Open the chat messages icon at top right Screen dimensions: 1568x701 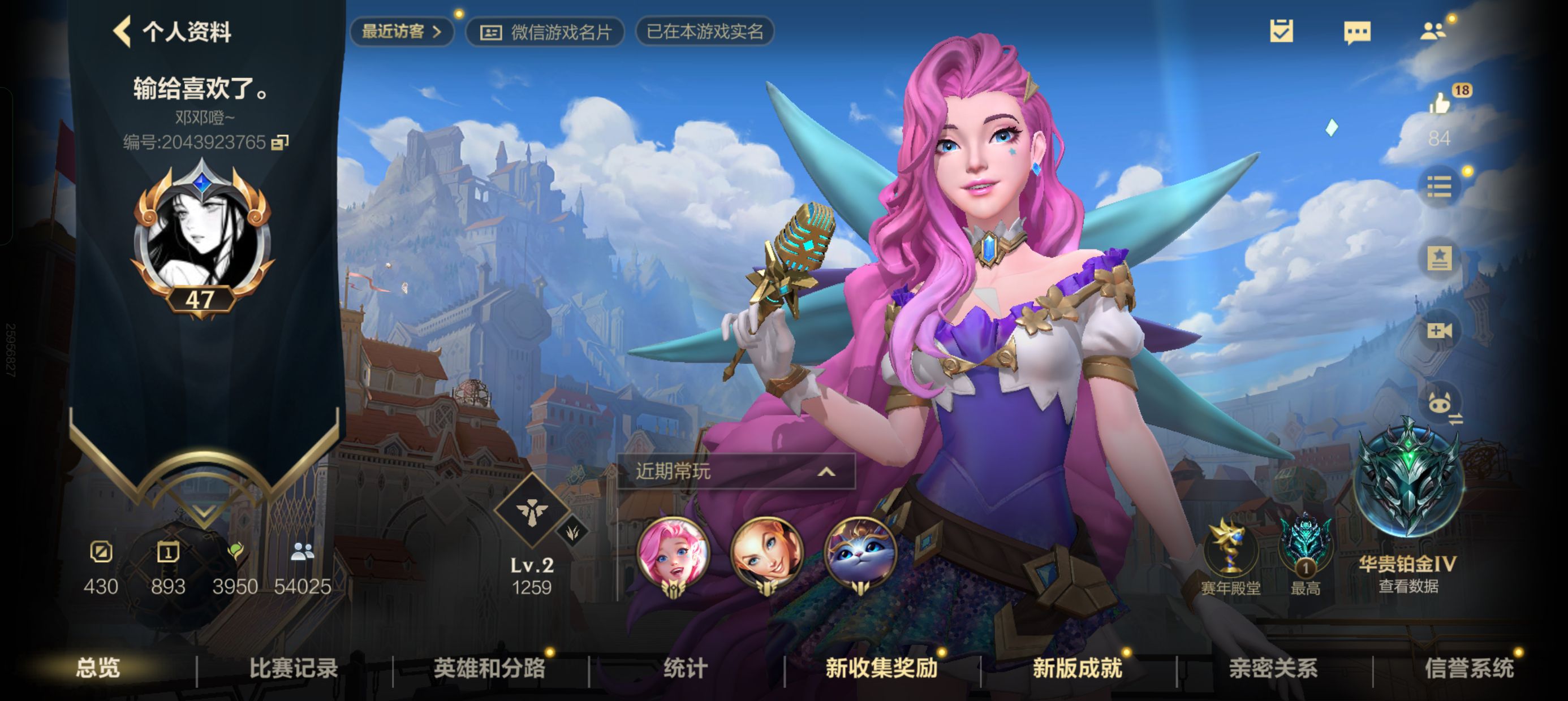coord(1359,33)
